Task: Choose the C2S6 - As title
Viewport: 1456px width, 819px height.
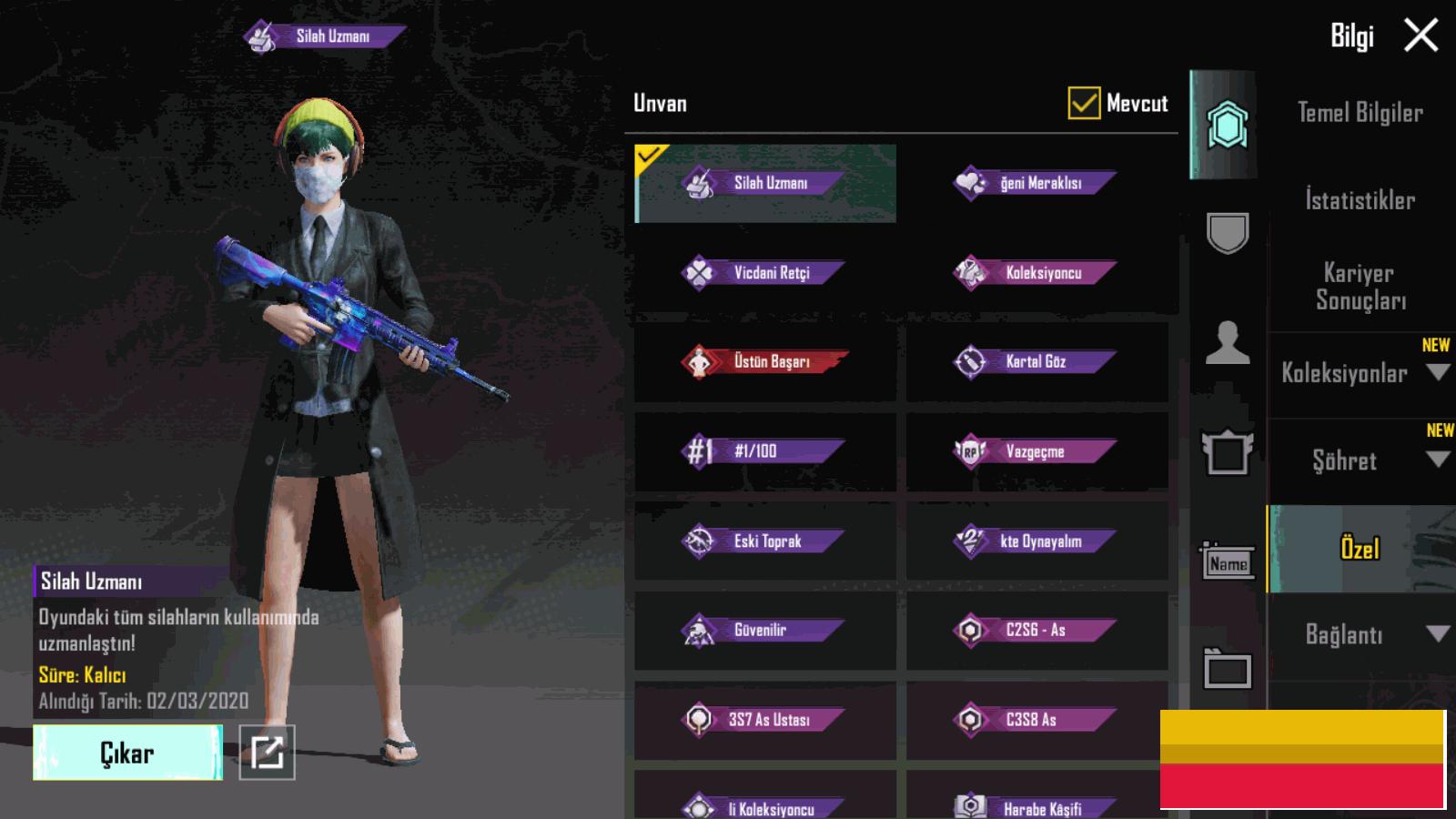Action: (1036, 631)
